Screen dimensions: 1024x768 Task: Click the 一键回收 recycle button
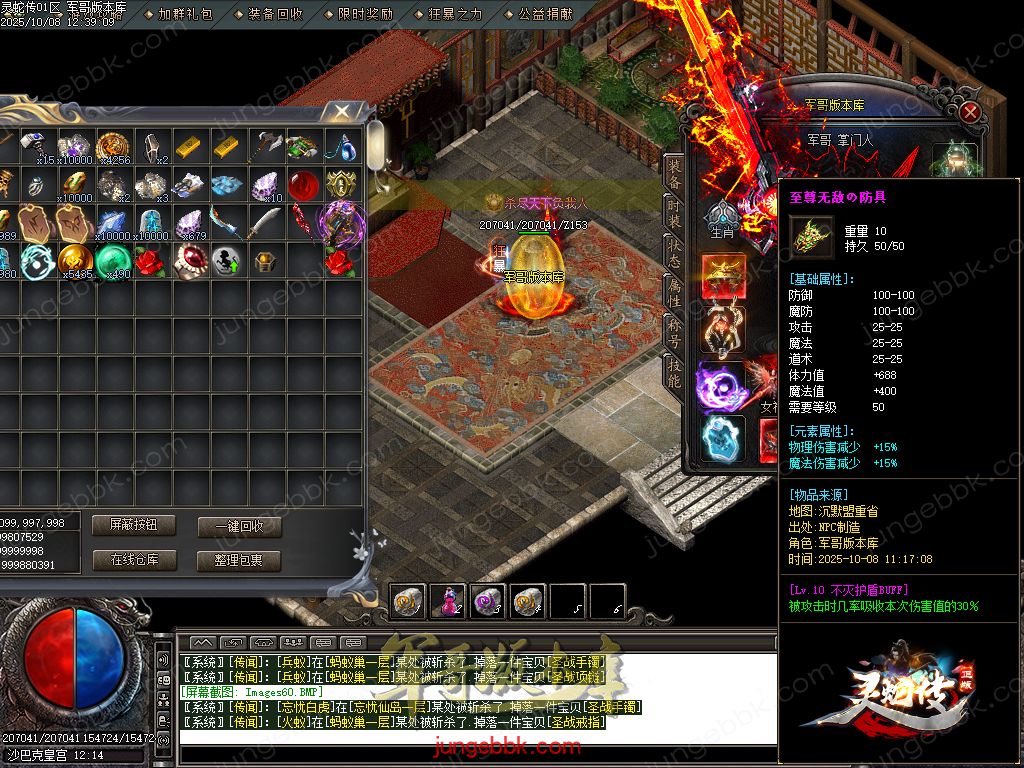pyautogui.click(x=238, y=526)
